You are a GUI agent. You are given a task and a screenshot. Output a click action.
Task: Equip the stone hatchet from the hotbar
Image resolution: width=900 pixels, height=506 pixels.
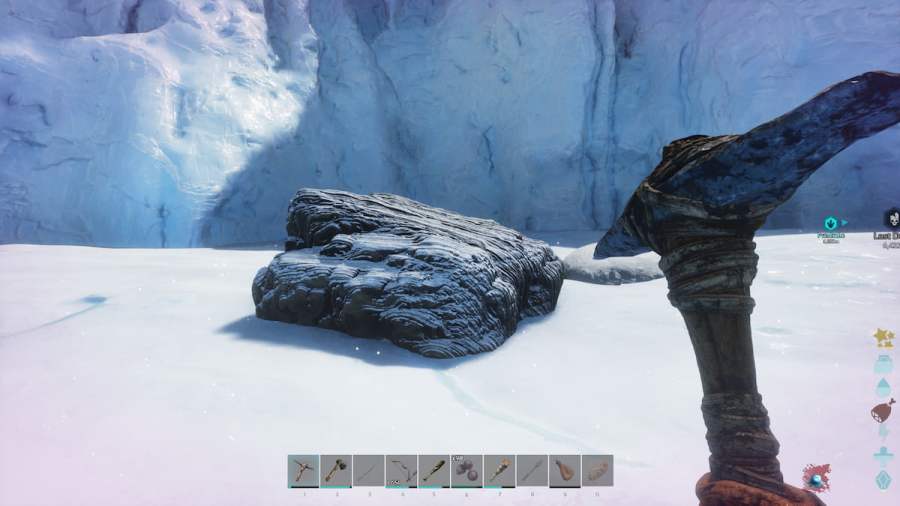[336, 470]
